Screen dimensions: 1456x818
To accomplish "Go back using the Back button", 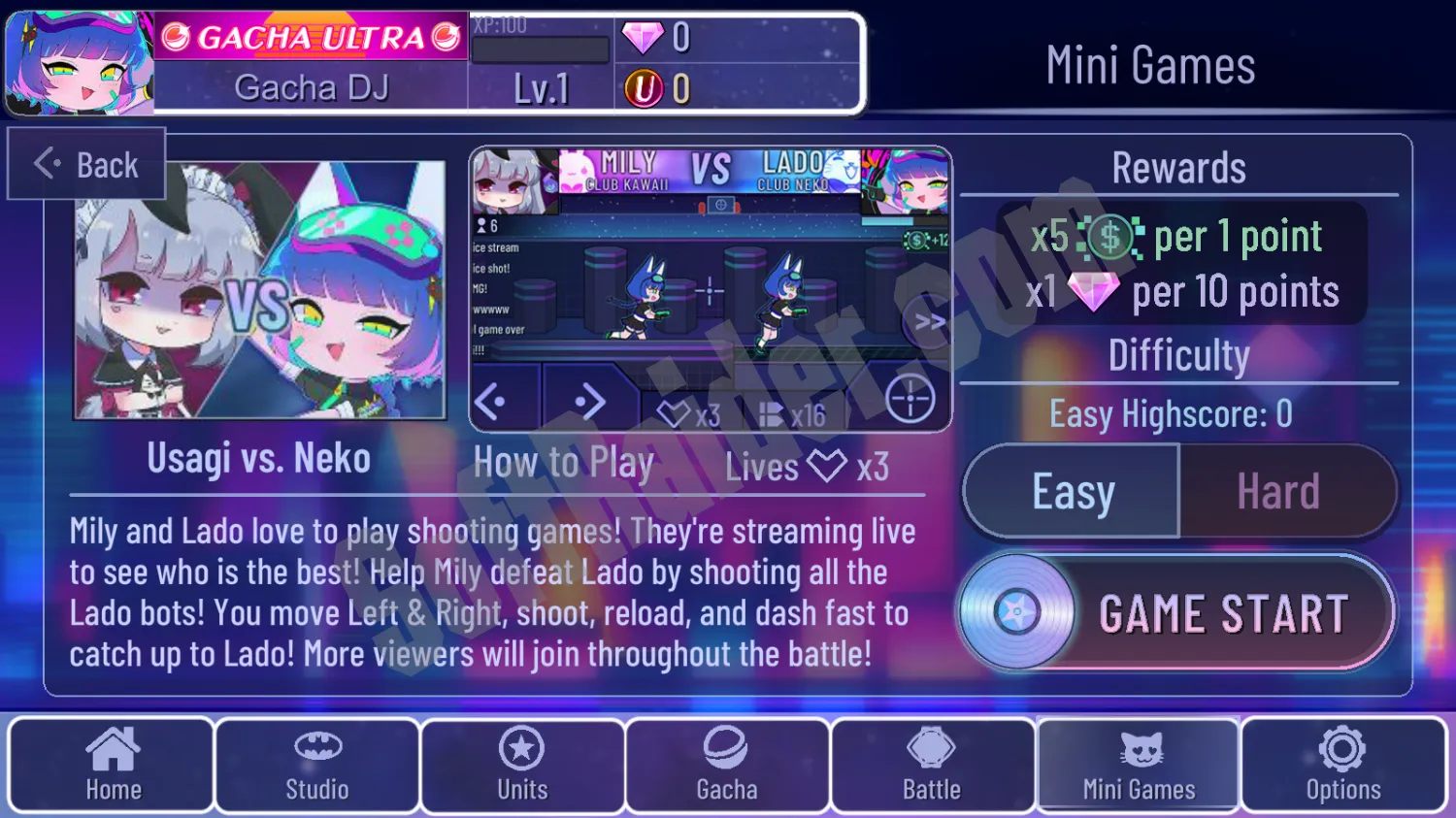I will pos(87,165).
